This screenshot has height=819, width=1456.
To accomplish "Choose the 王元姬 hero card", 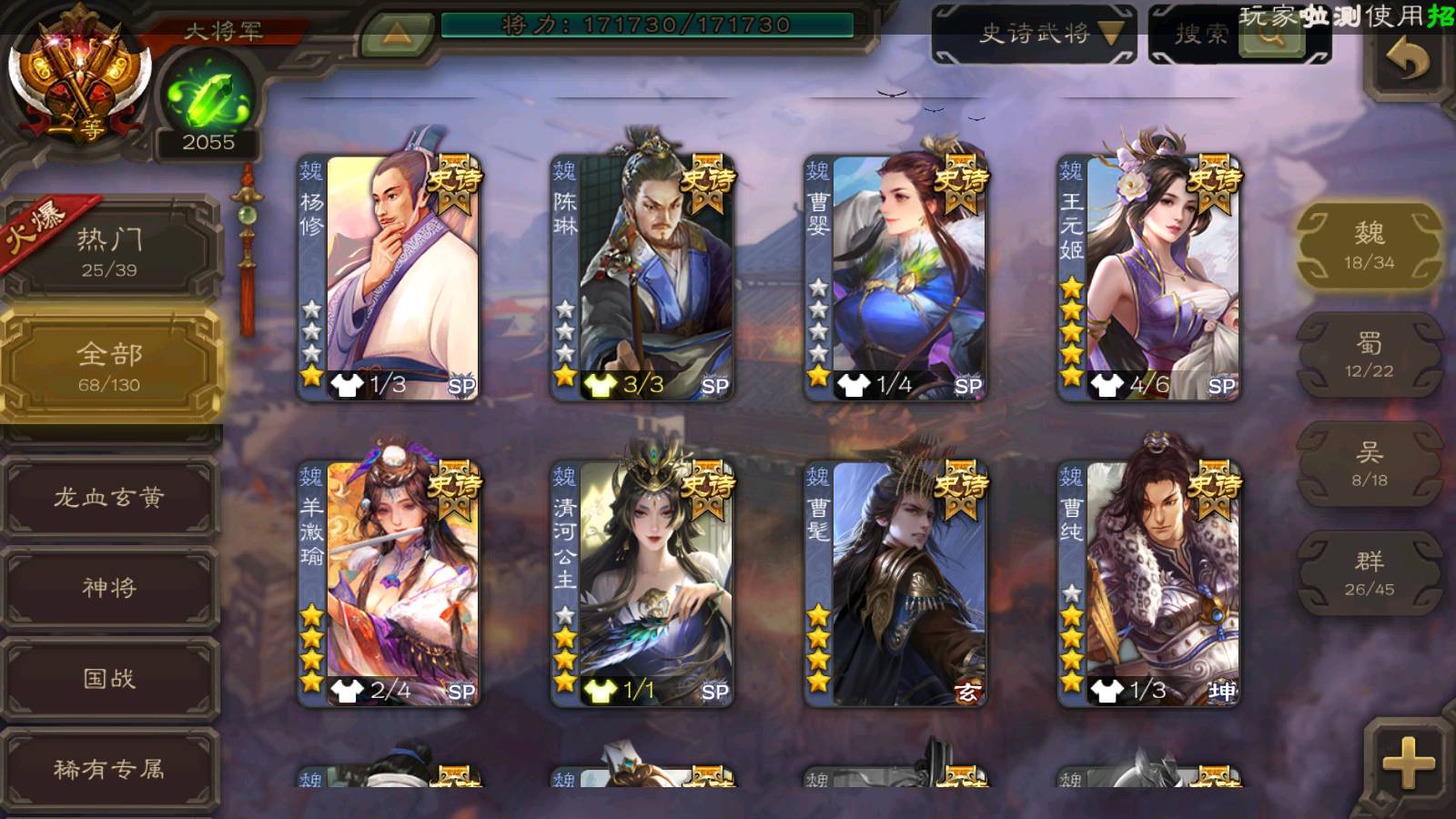I will [x=1149, y=278].
